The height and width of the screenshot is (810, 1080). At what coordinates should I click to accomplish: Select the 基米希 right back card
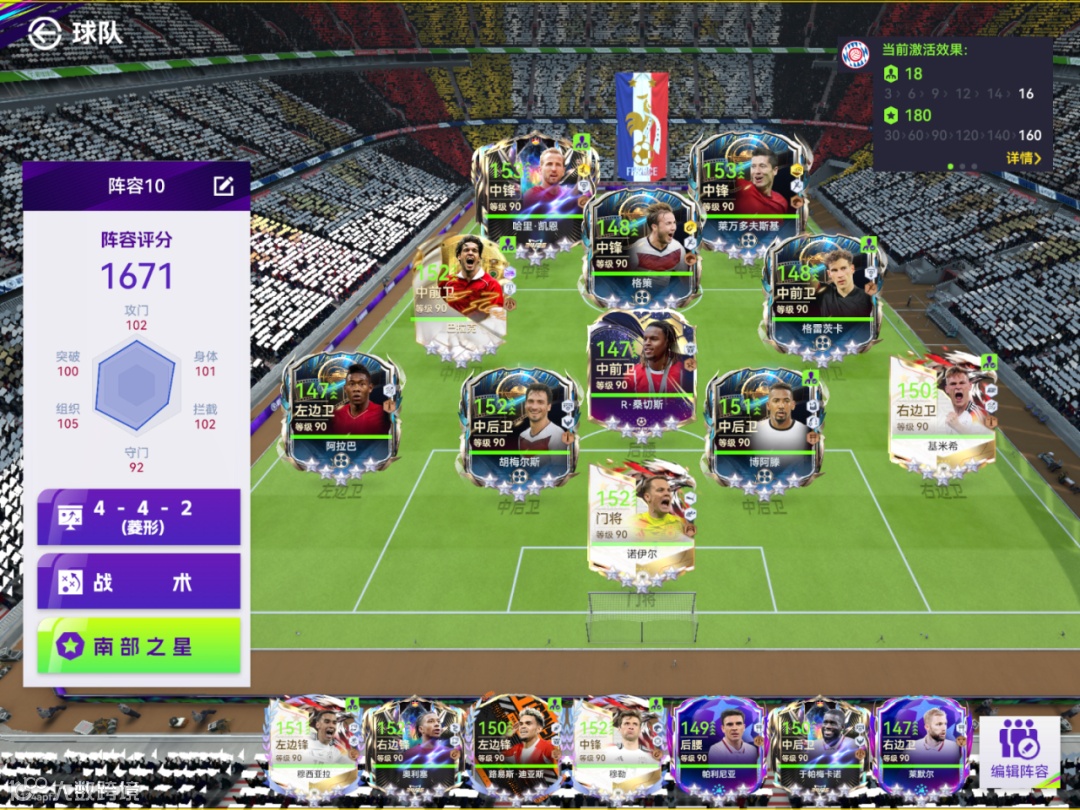point(941,412)
